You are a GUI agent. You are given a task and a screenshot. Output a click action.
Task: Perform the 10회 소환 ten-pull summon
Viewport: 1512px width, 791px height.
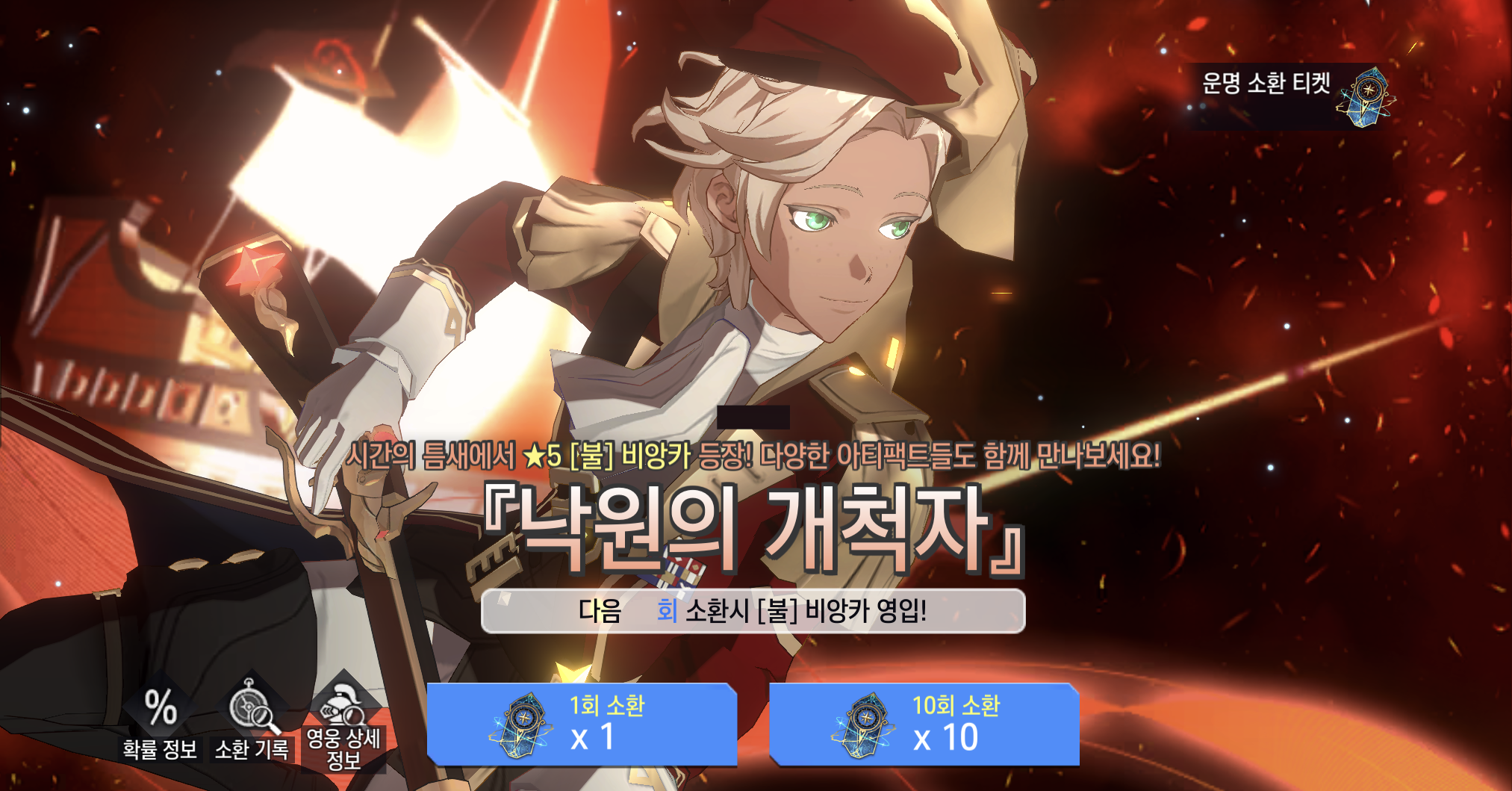pos(924,724)
